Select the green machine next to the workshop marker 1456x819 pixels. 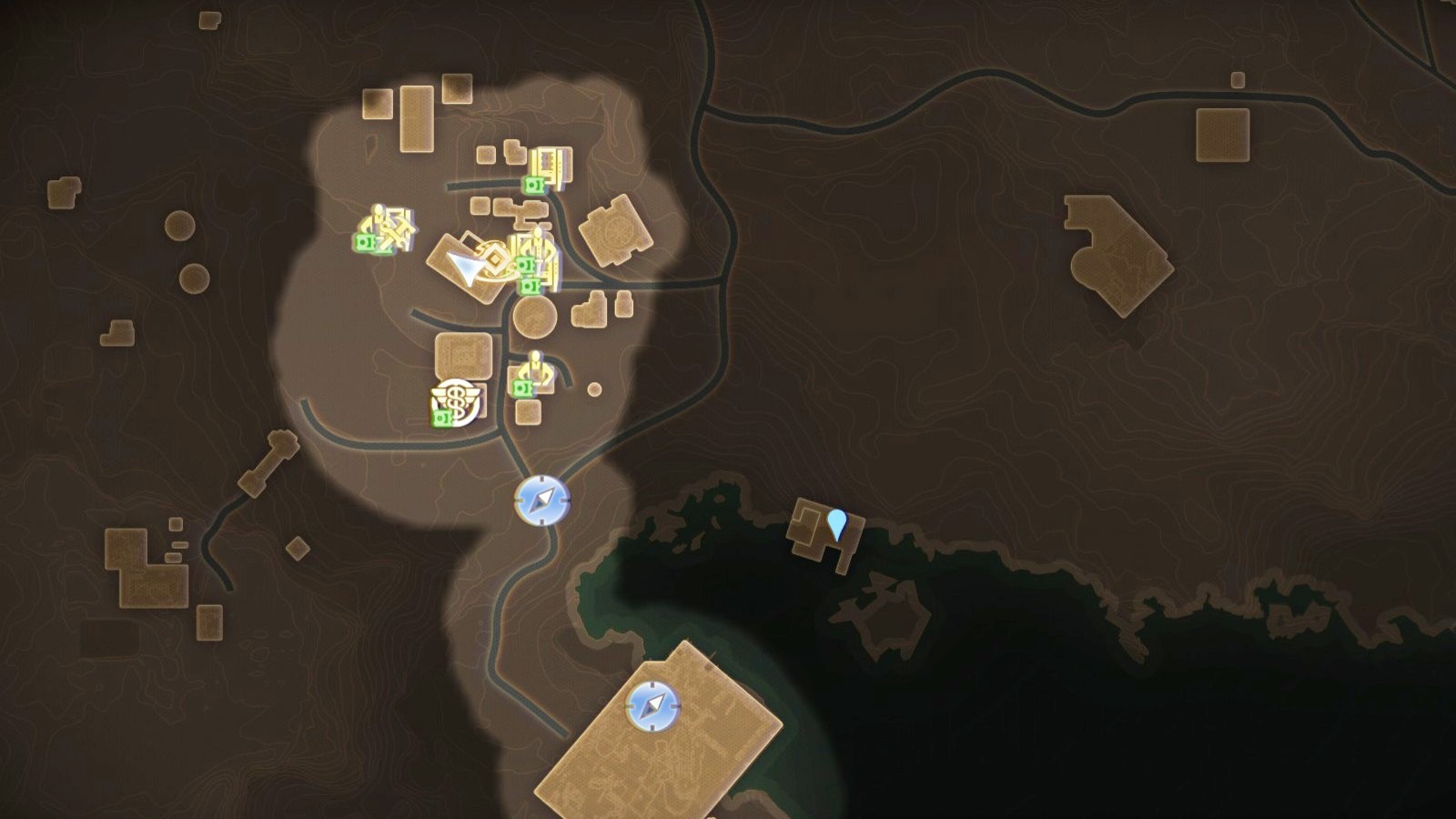(x=365, y=241)
